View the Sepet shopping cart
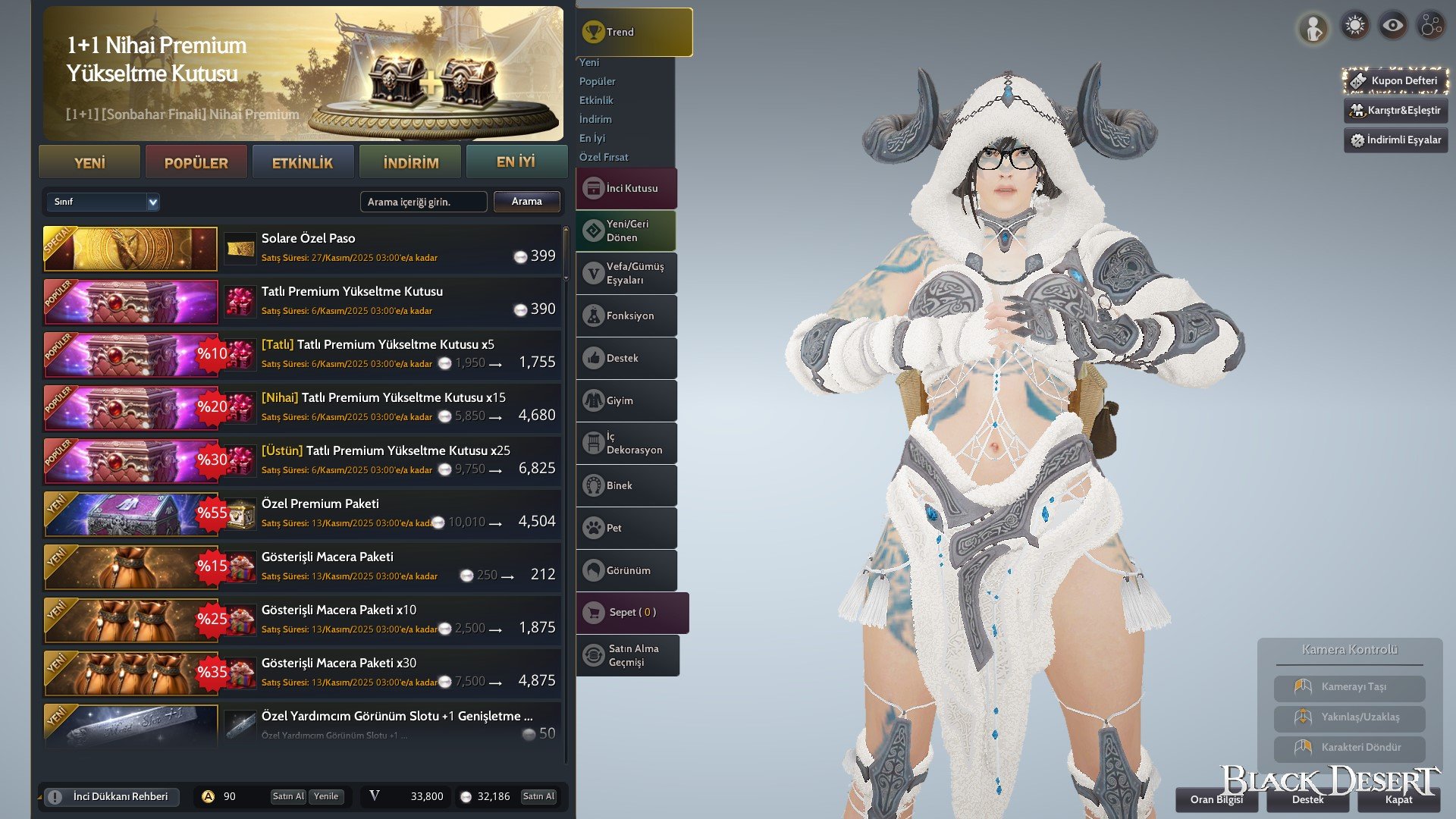The height and width of the screenshot is (819, 1456). pos(632,612)
